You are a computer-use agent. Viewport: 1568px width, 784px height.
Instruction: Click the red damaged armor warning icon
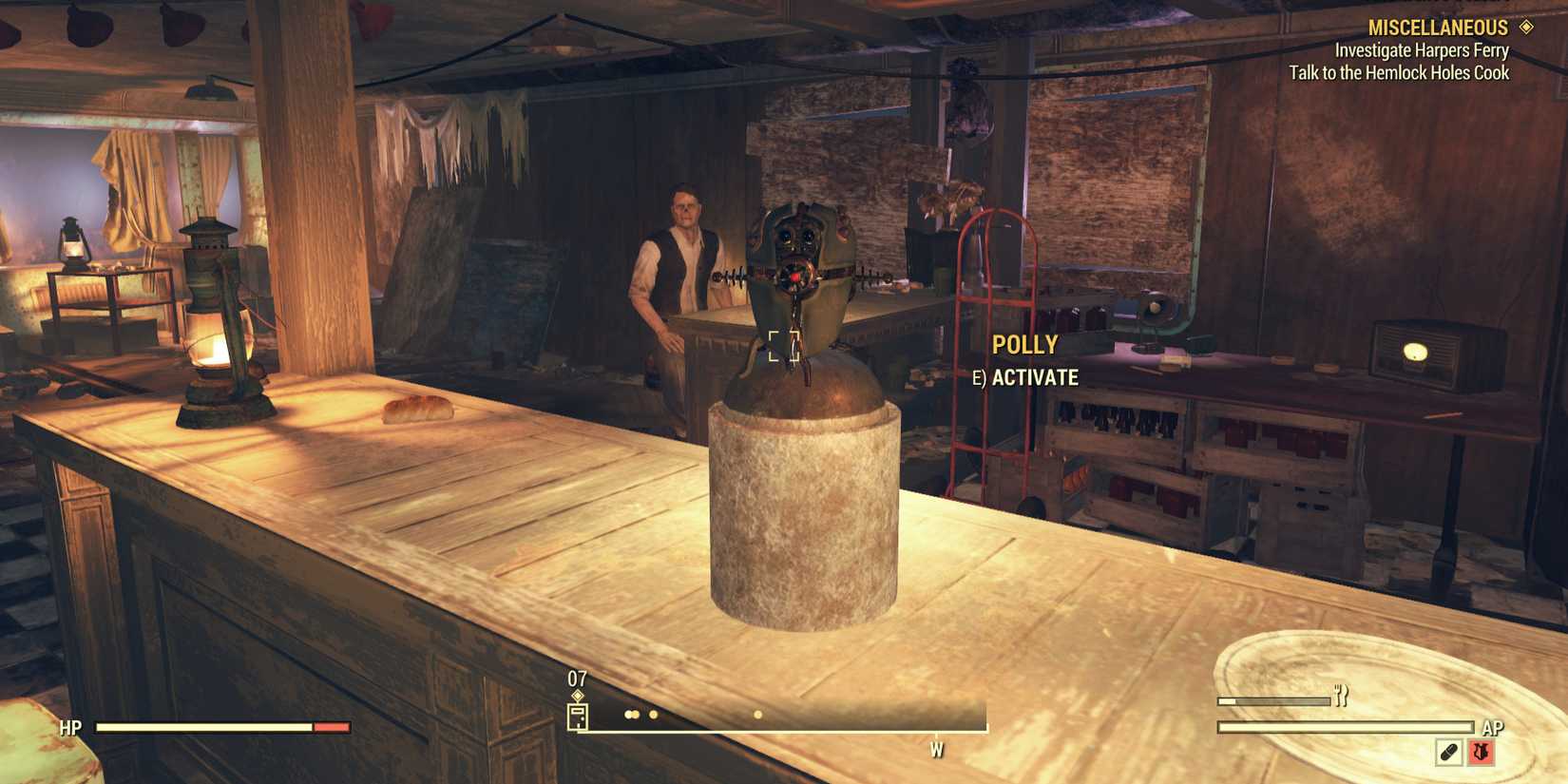click(1480, 754)
